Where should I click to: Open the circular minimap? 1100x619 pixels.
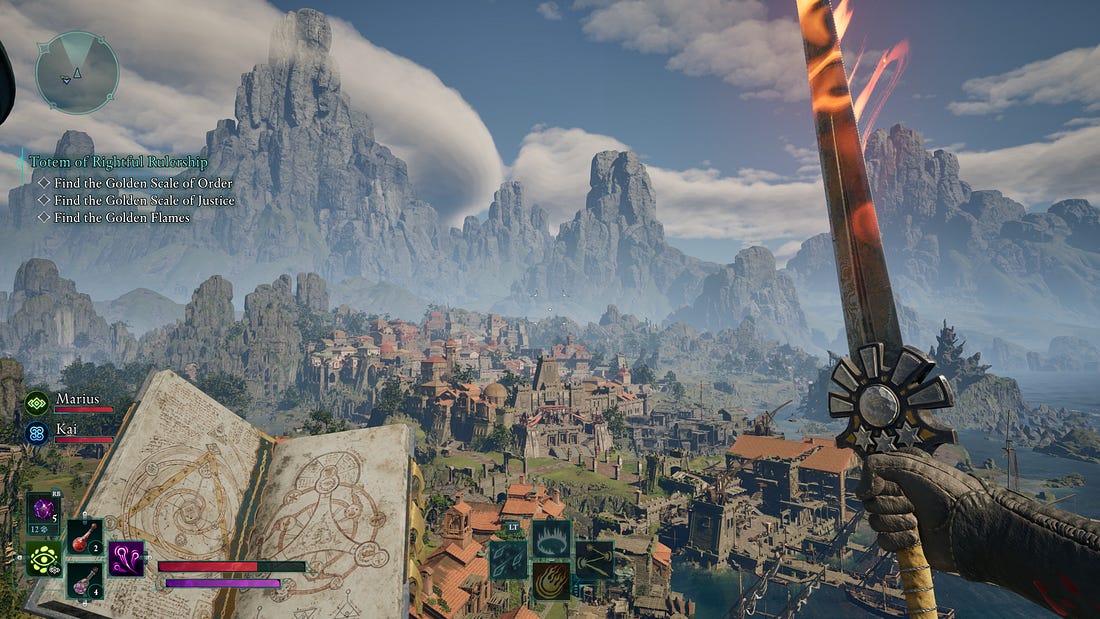pos(76,72)
